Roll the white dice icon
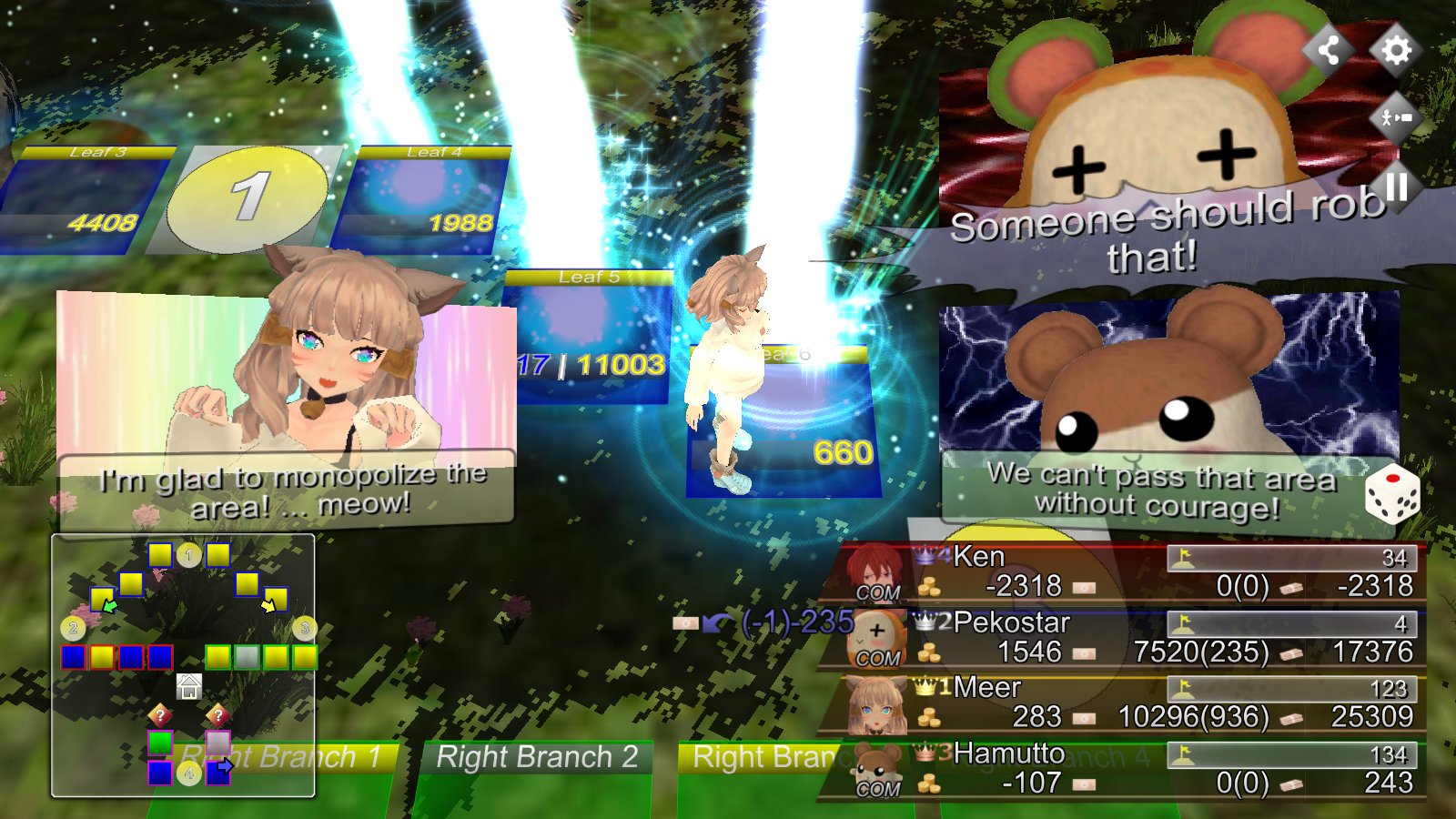This screenshot has height=819, width=1456. tap(1391, 495)
